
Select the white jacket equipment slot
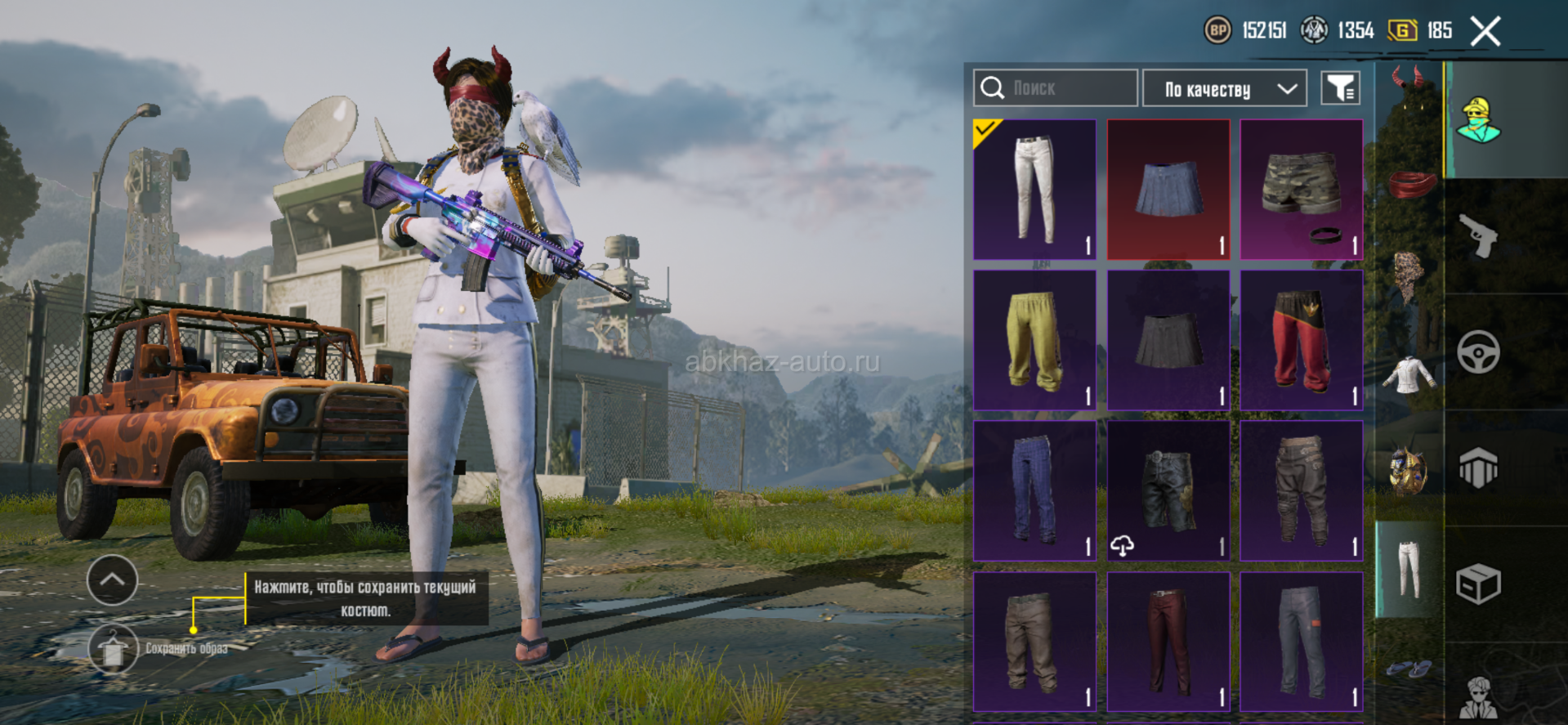[x=1409, y=376]
